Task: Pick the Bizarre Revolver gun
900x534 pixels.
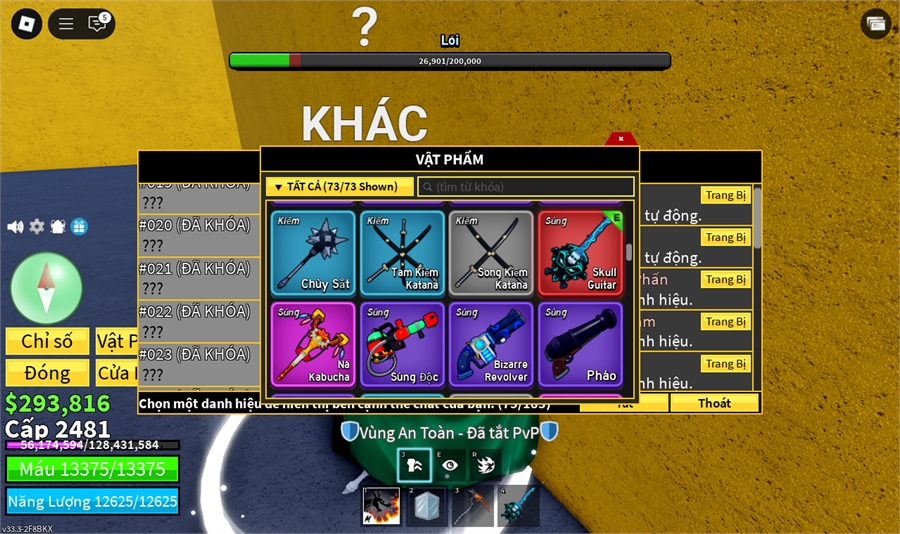Action: [491, 345]
